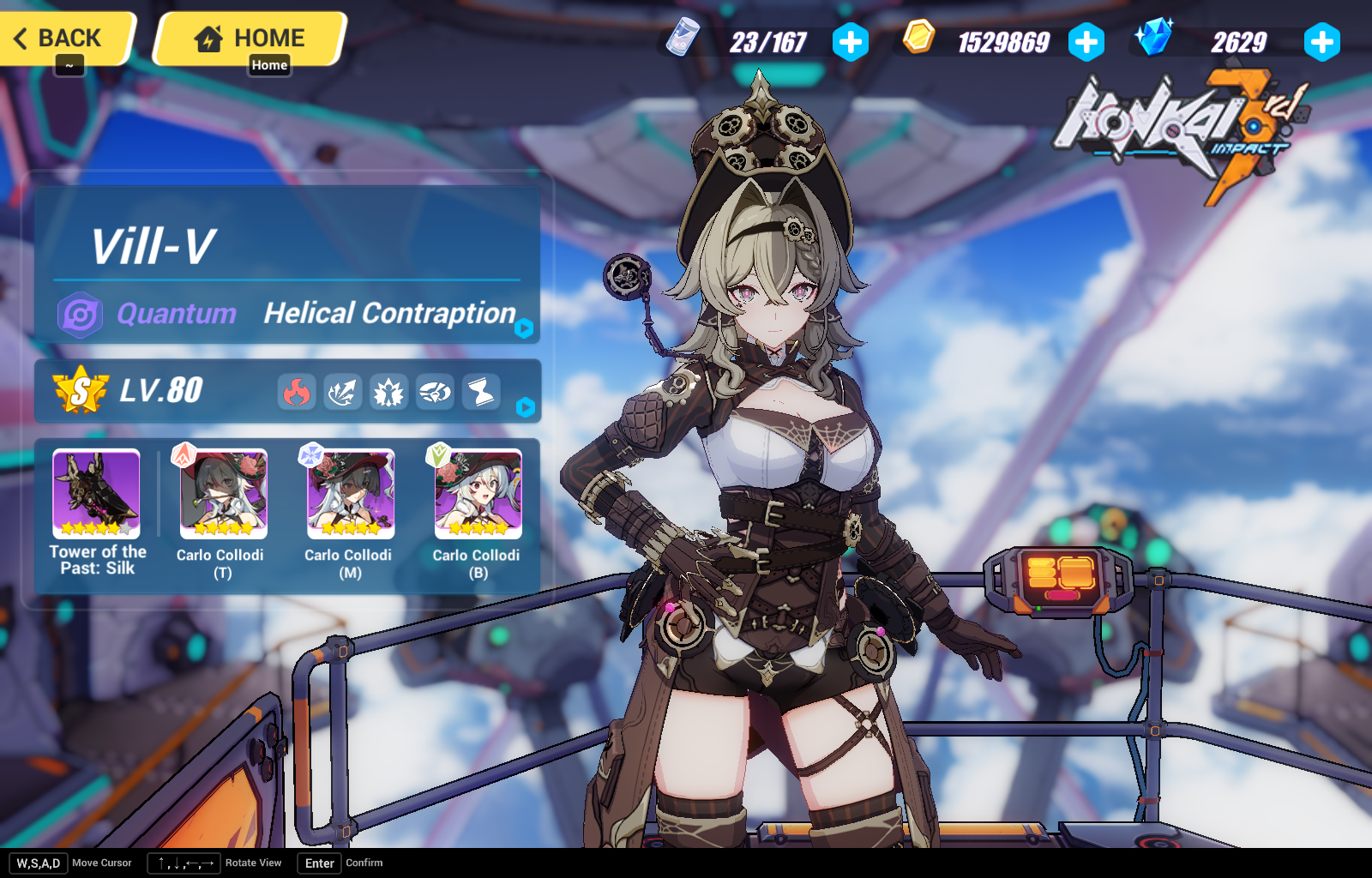The height and width of the screenshot is (878, 1372).
Task: Select the fire damage tag icon
Action: tap(297, 392)
